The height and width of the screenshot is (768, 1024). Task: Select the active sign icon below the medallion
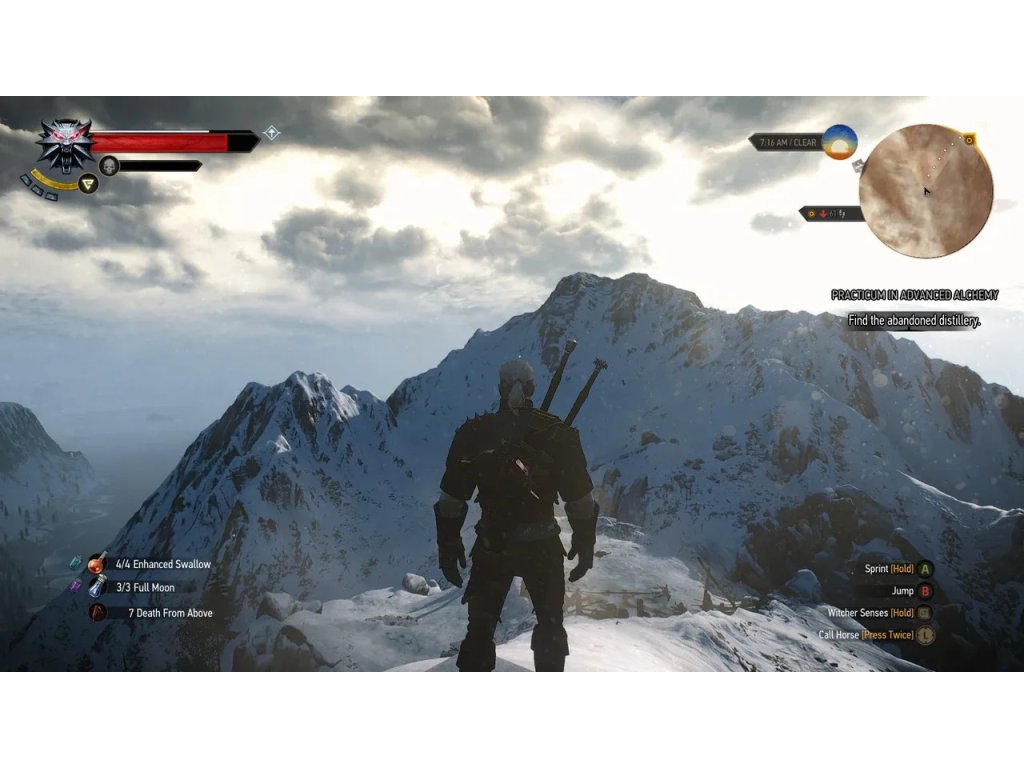pos(88,185)
